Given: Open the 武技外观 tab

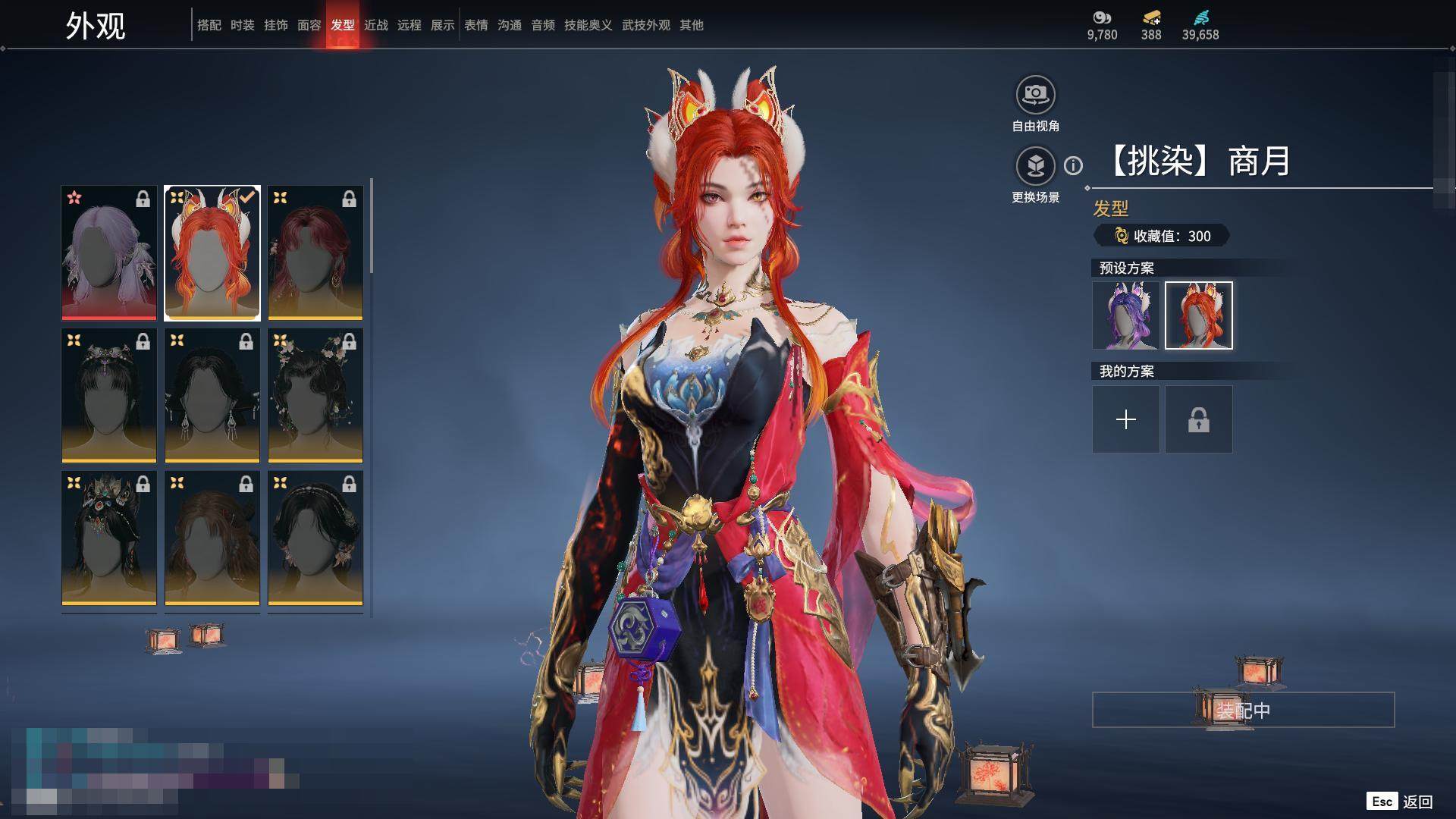Looking at the screenshot, I should pos(645,25).
